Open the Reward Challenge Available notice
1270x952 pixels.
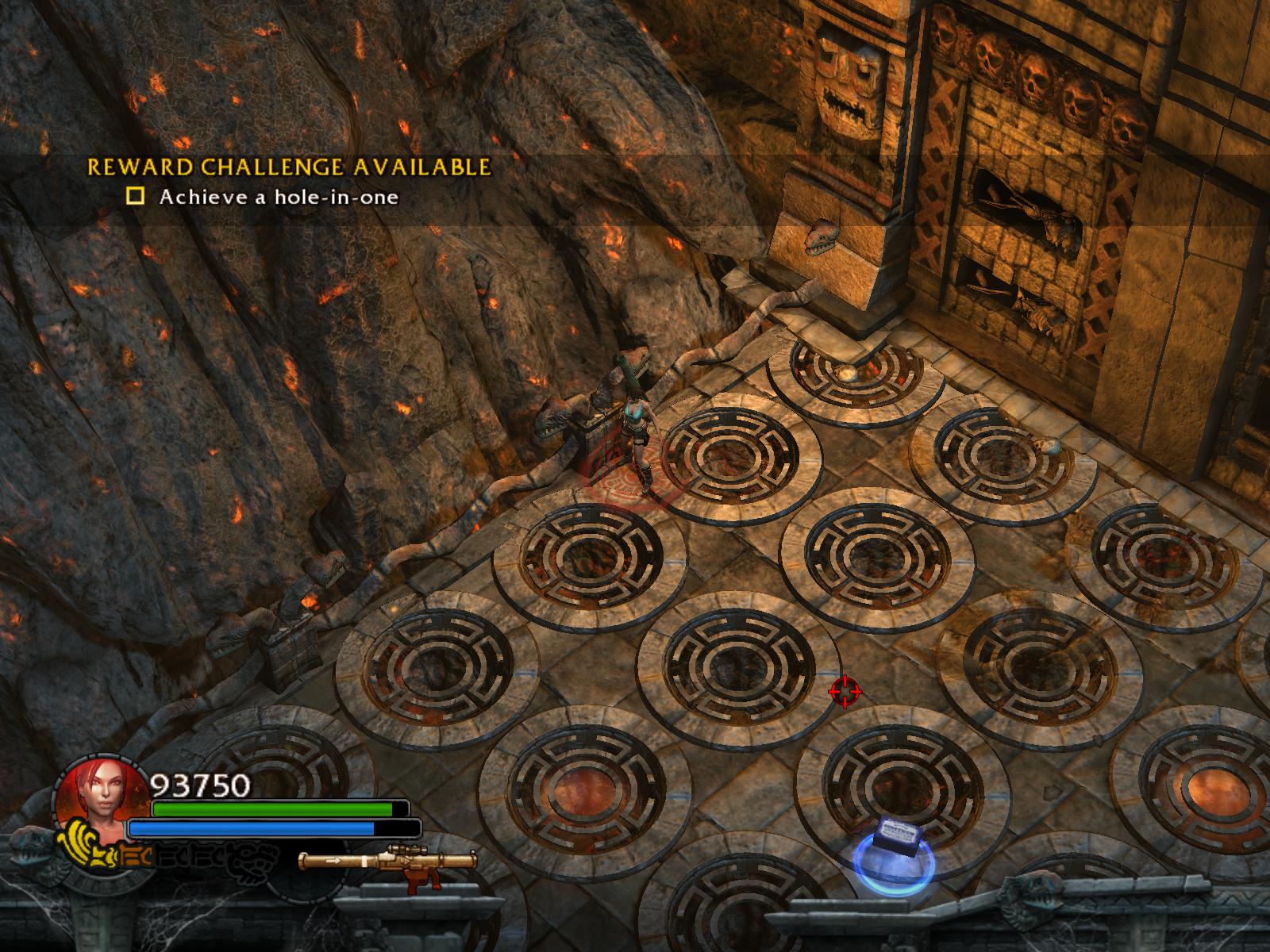(x=288, y=167)
